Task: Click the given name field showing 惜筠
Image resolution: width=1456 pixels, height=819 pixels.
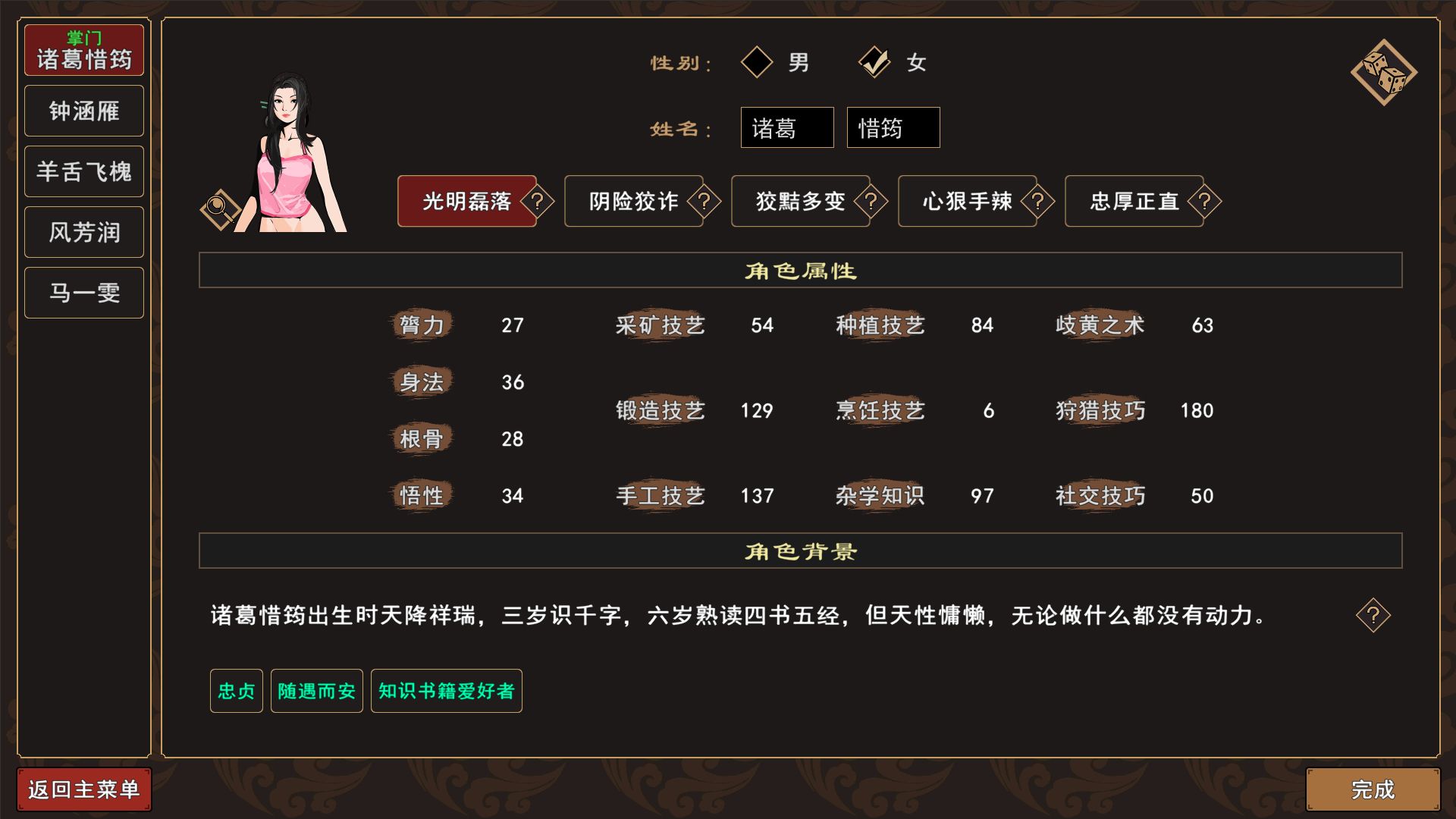Action: point(893,127)
